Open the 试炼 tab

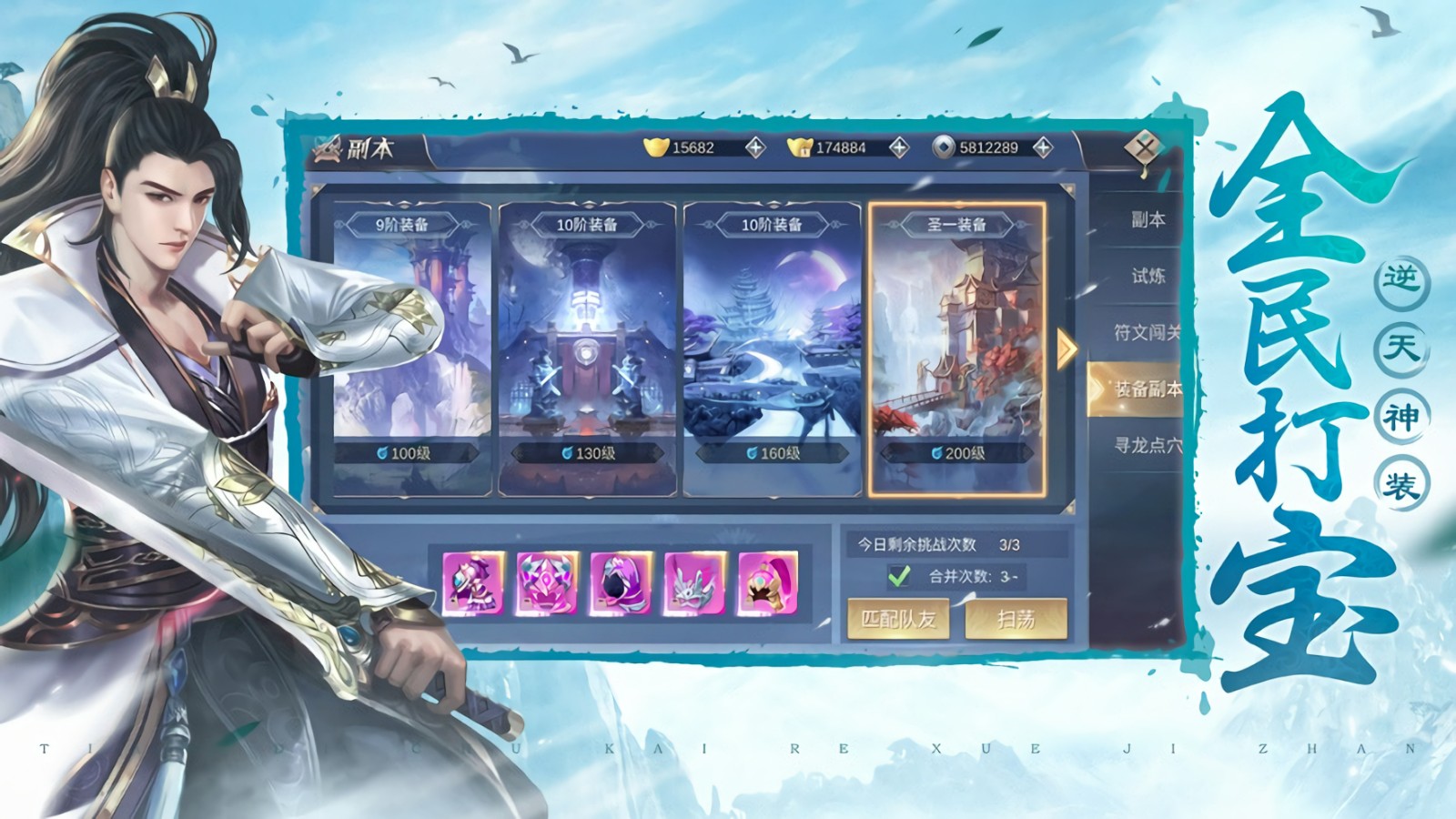pyautogui.click(x=1148, y=276)
